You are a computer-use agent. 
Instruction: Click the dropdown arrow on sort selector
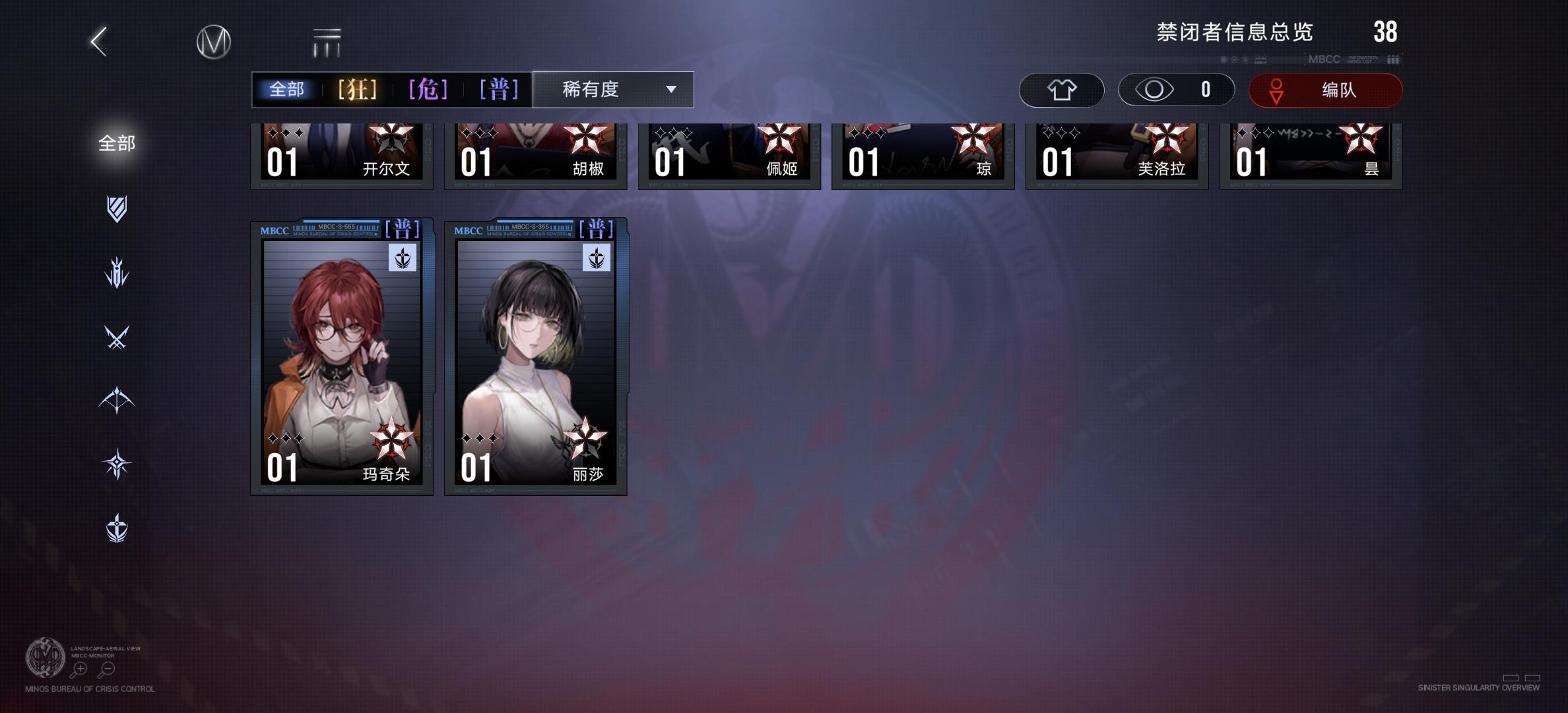tap(670, 90)
